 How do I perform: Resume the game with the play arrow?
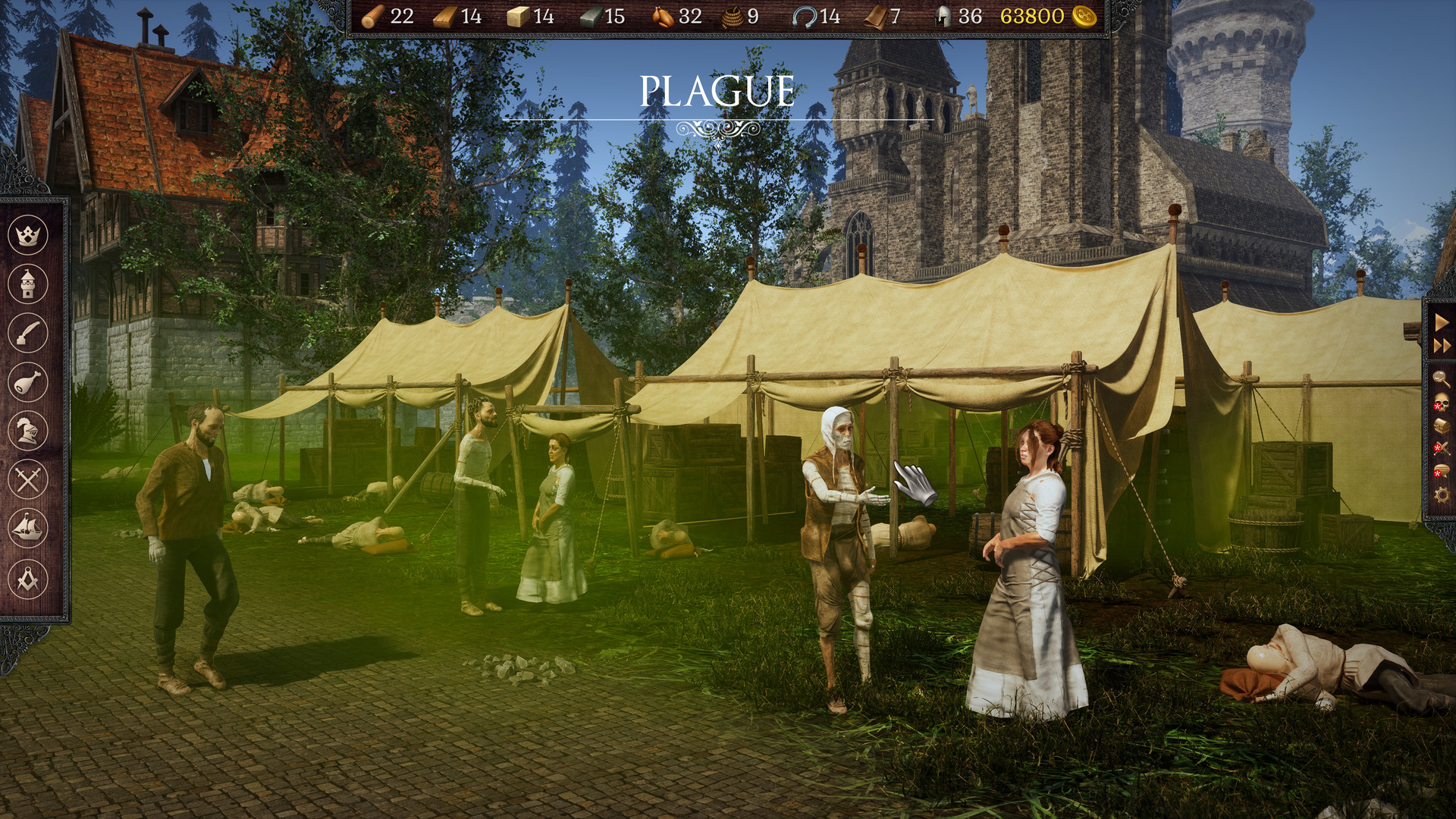1440,323
